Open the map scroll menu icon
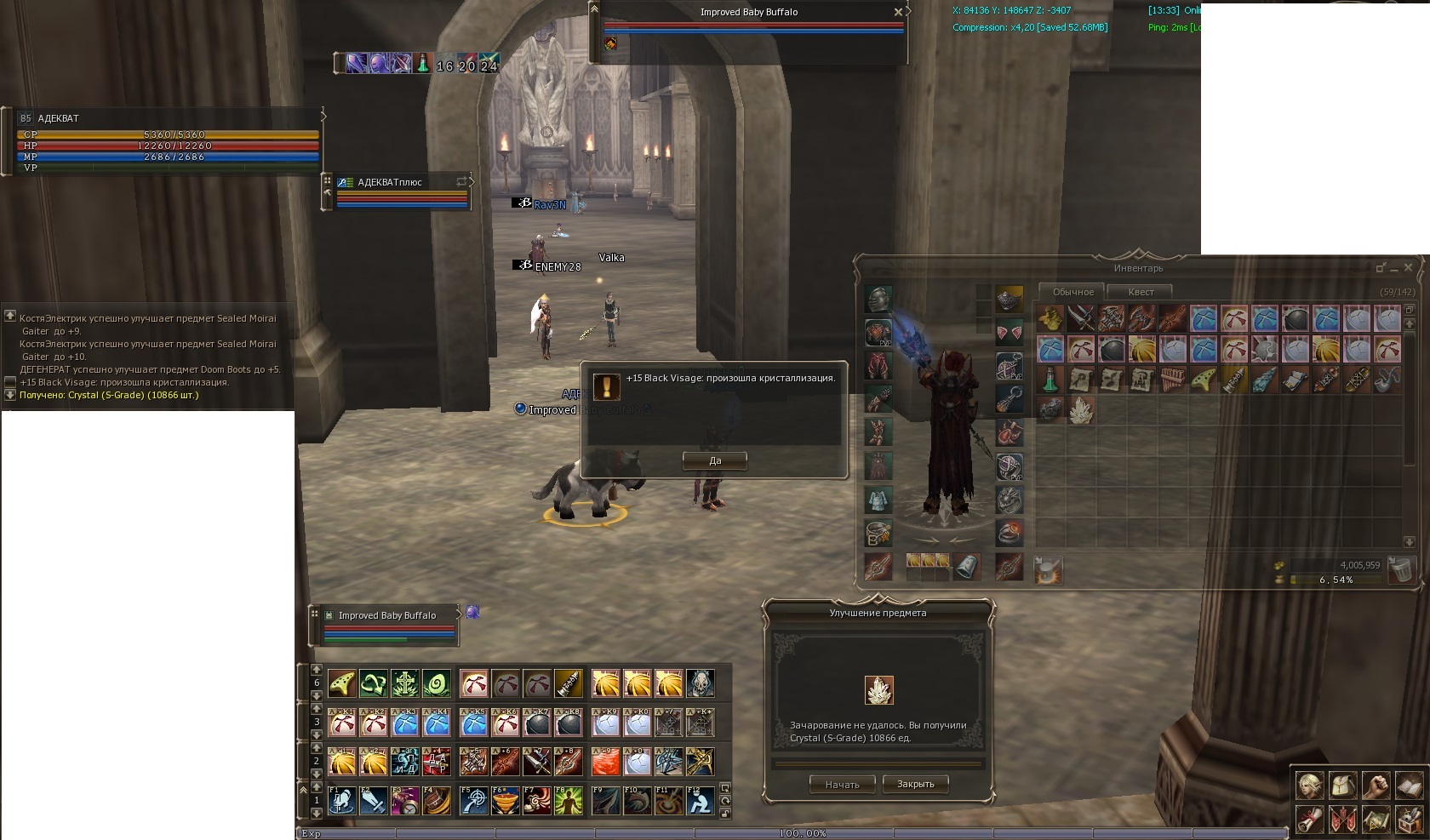Screen dimensions: 1430x840 point(1376,820)
